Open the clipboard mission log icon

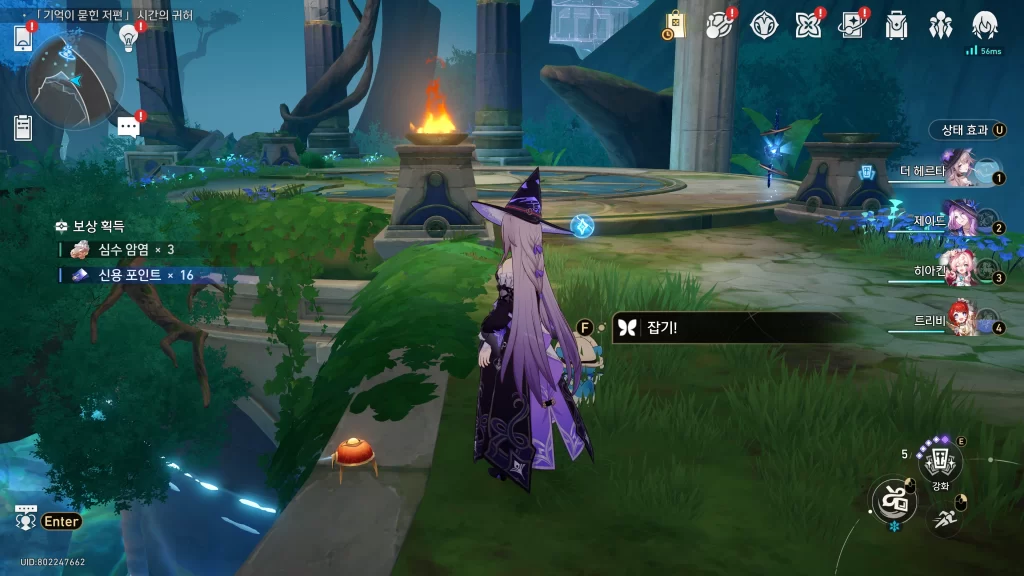(x=23, y=127)
